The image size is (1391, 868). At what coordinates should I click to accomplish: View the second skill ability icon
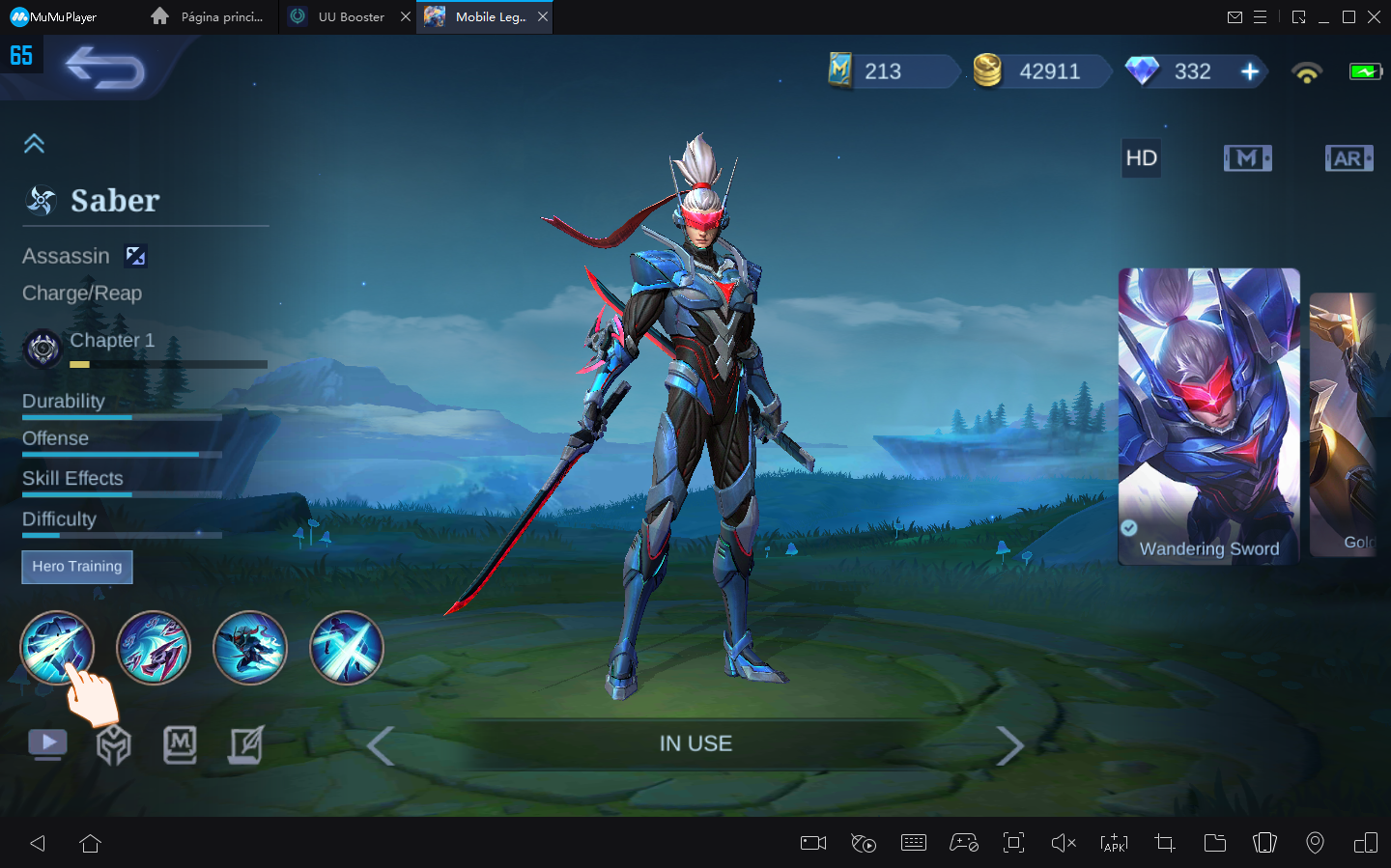154,649
